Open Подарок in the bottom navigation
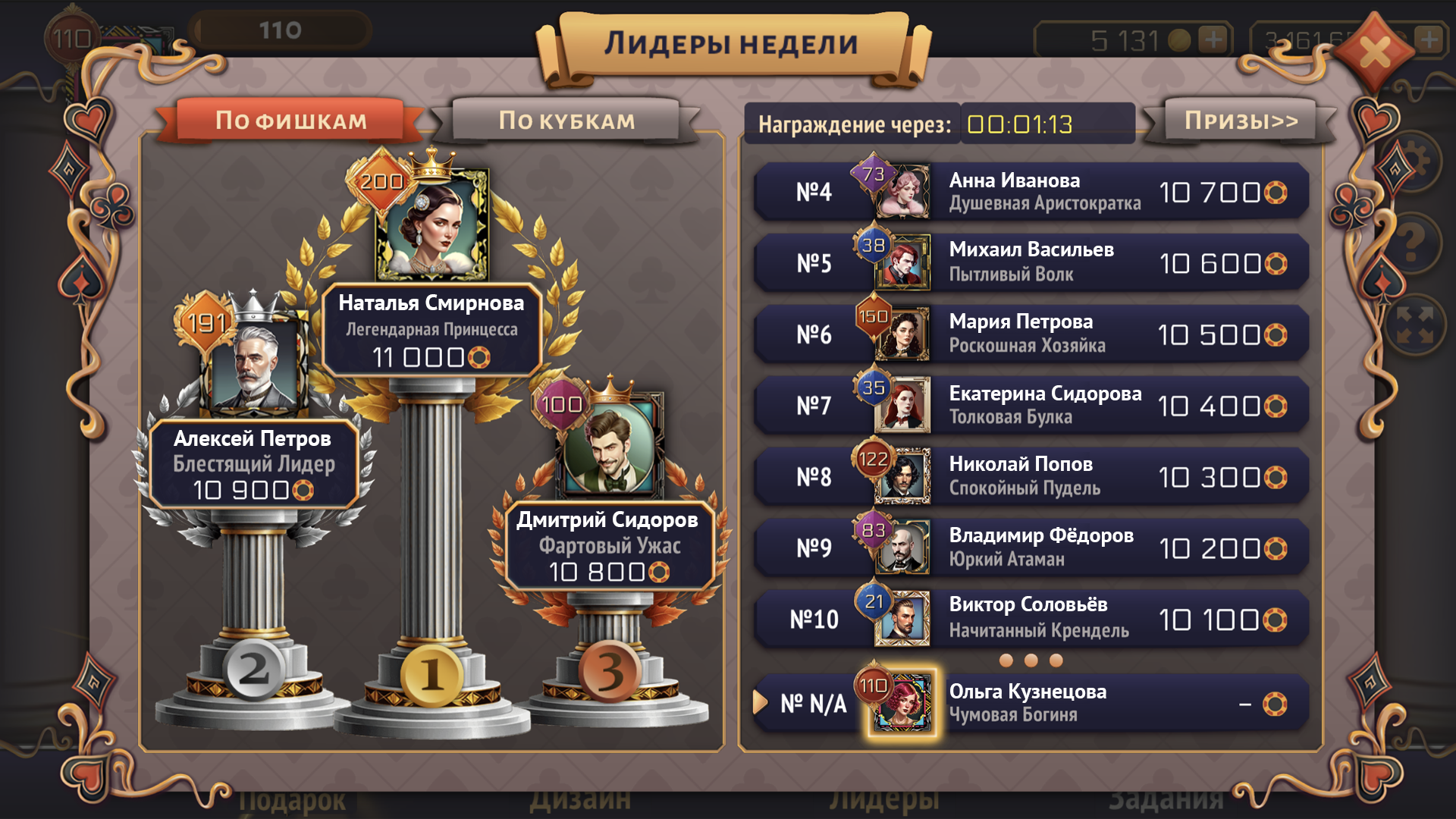 point(293,801)
